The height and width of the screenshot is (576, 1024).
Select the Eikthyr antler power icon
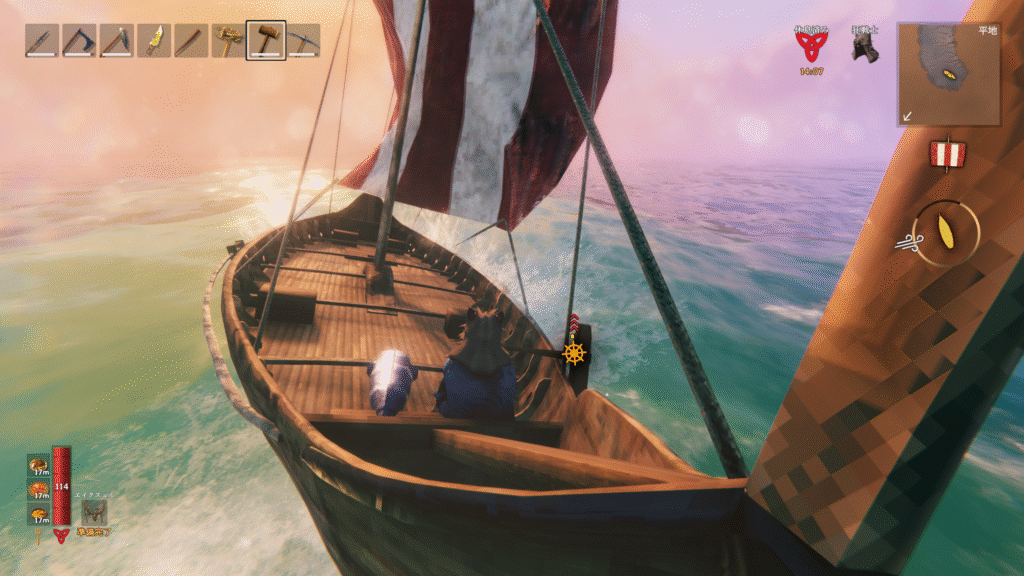[x=95, y=512]
